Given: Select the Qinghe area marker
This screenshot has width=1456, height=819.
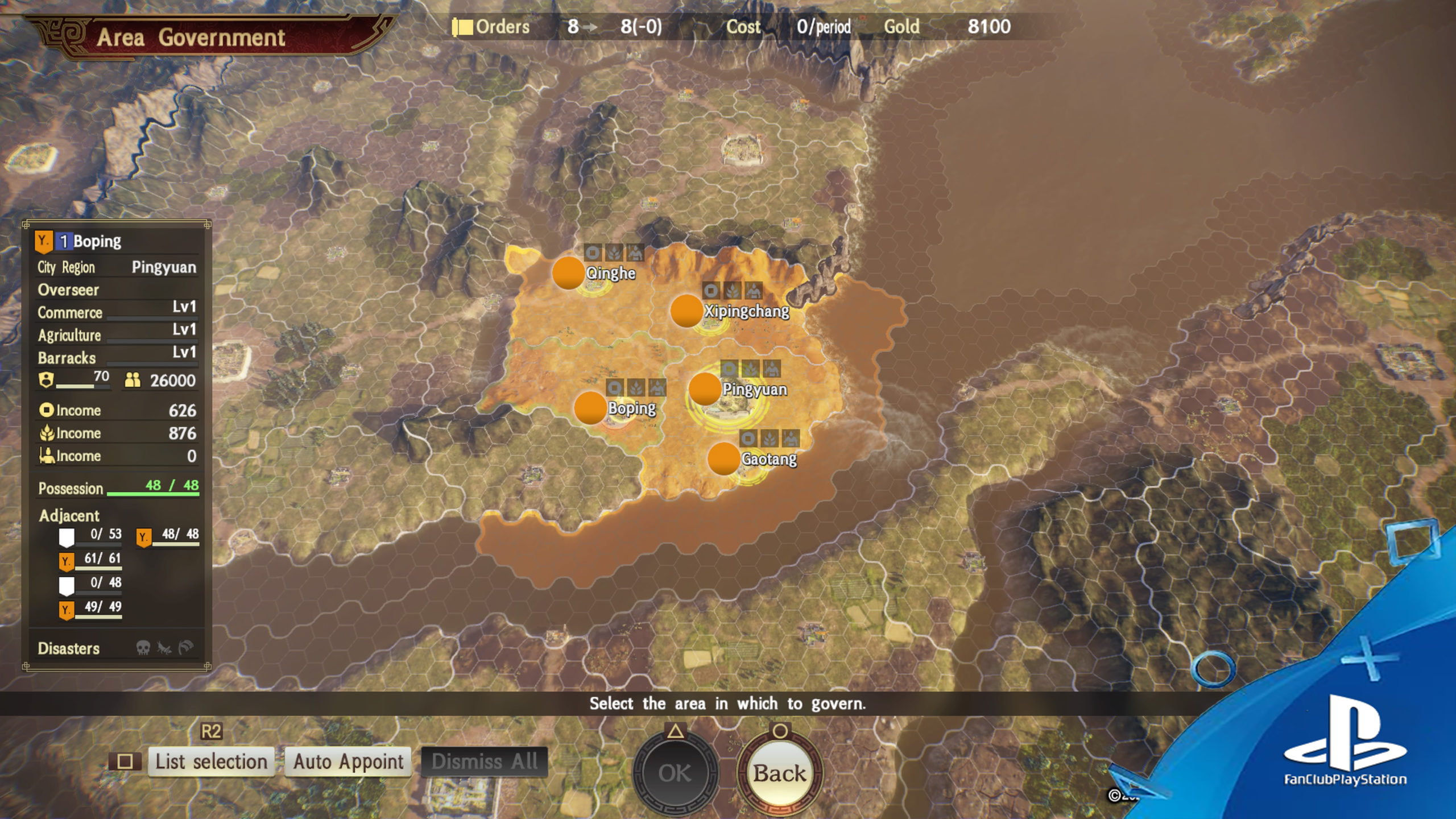Looking at the screenshot, I should pos(568,272).
